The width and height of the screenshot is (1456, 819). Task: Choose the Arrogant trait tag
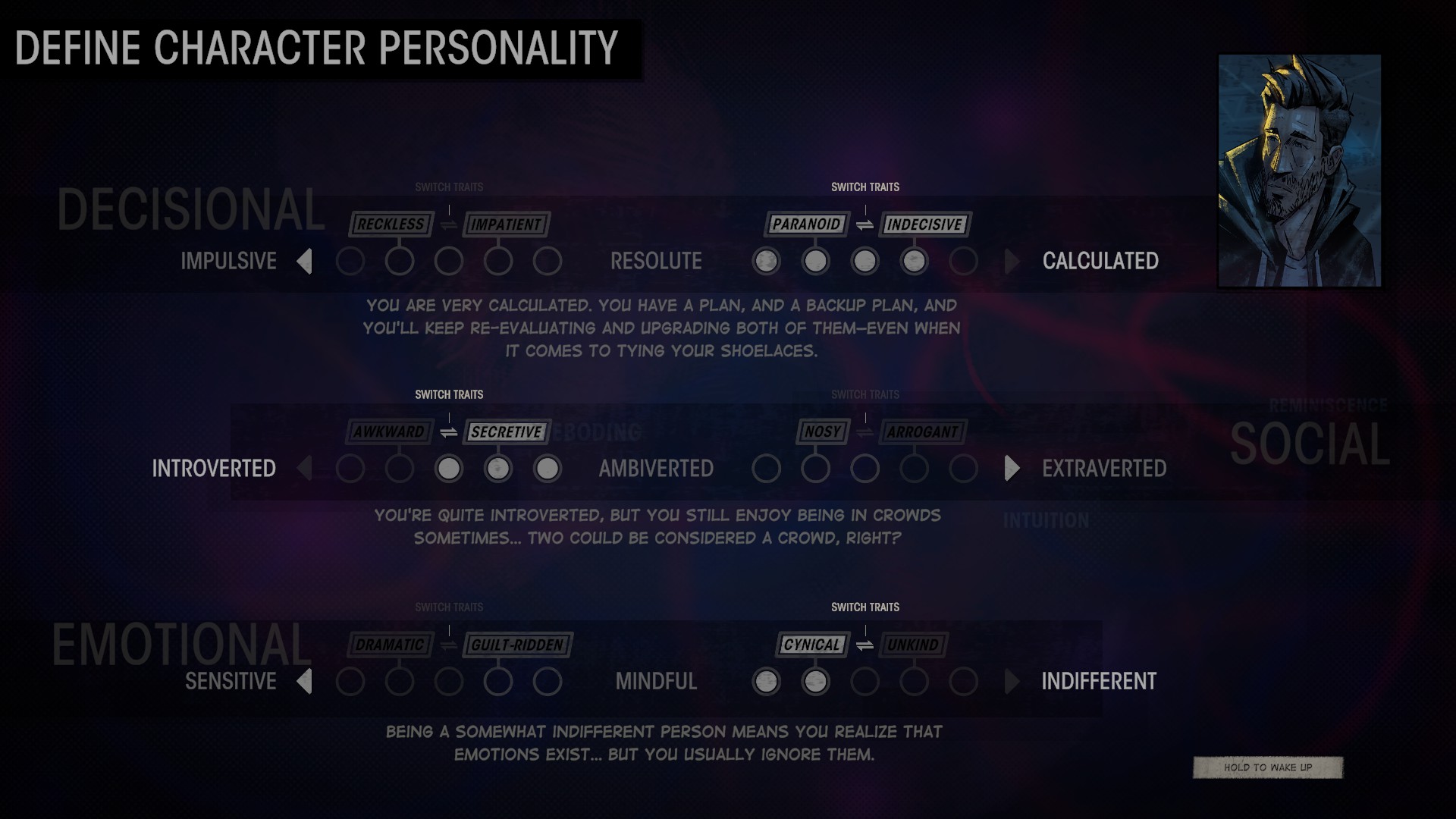tap(923, 432)
